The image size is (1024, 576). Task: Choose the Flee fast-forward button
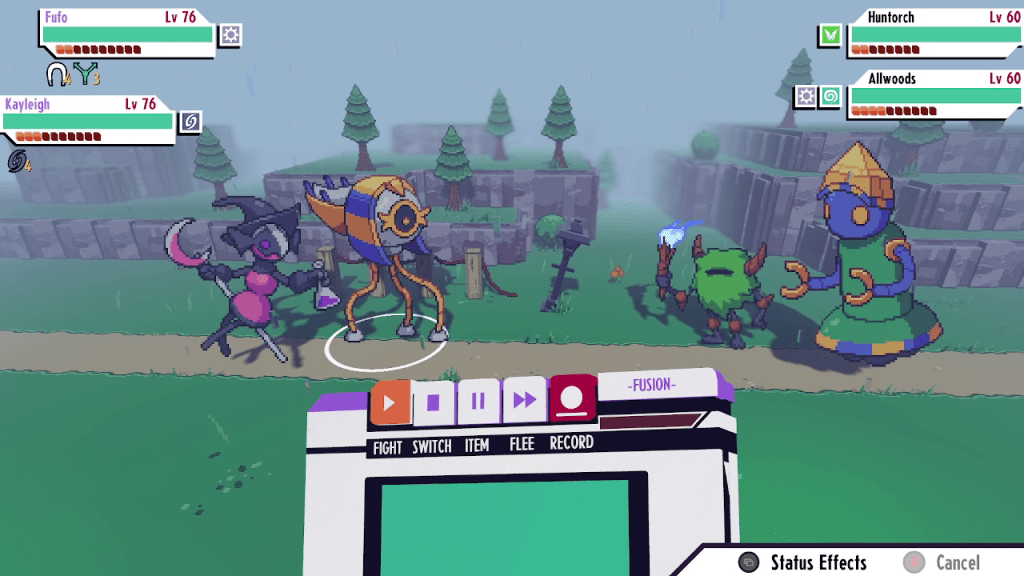tap(524, 401)
